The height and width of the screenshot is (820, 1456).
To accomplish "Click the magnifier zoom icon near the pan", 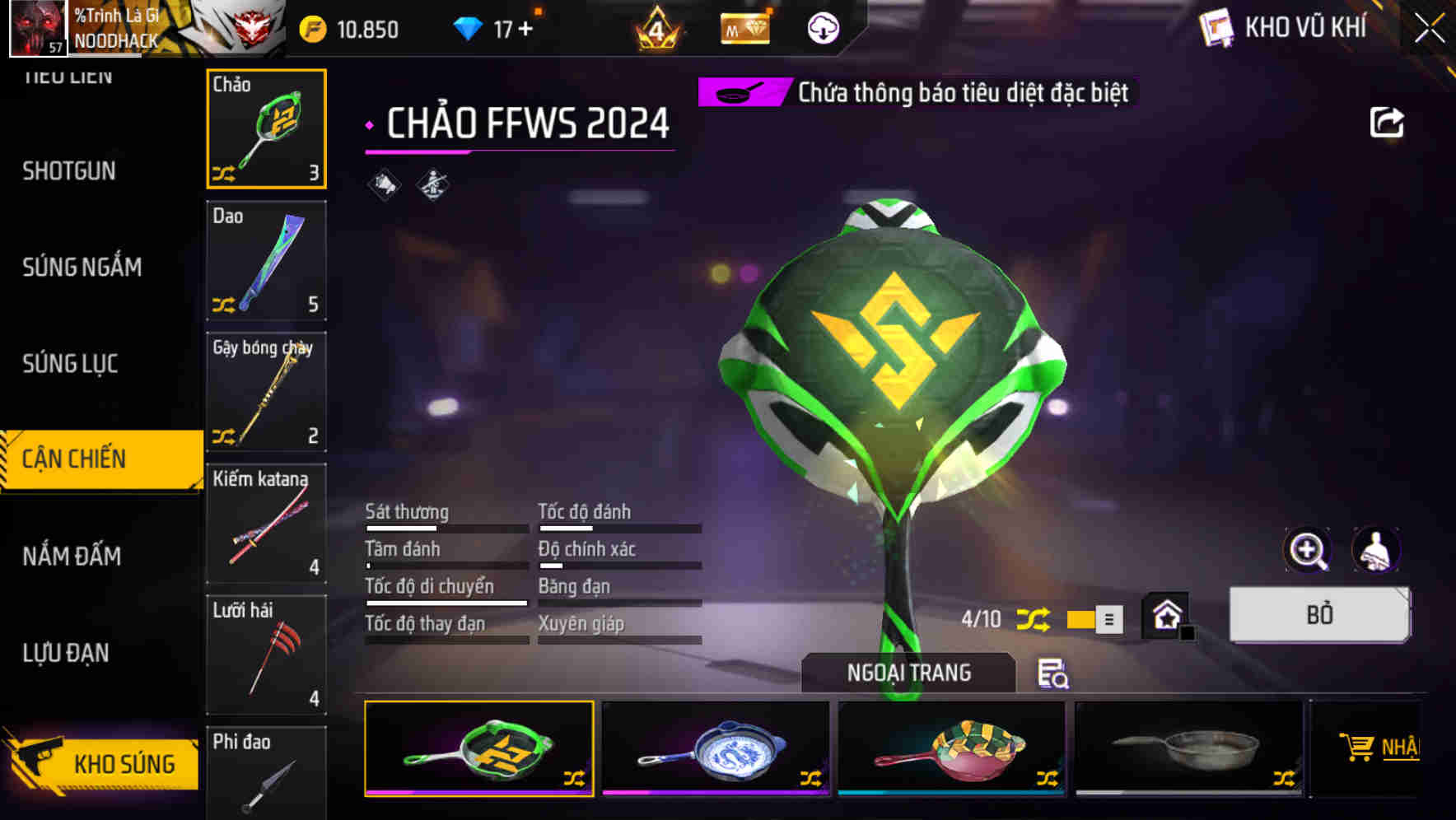I will click(1307, 550).
